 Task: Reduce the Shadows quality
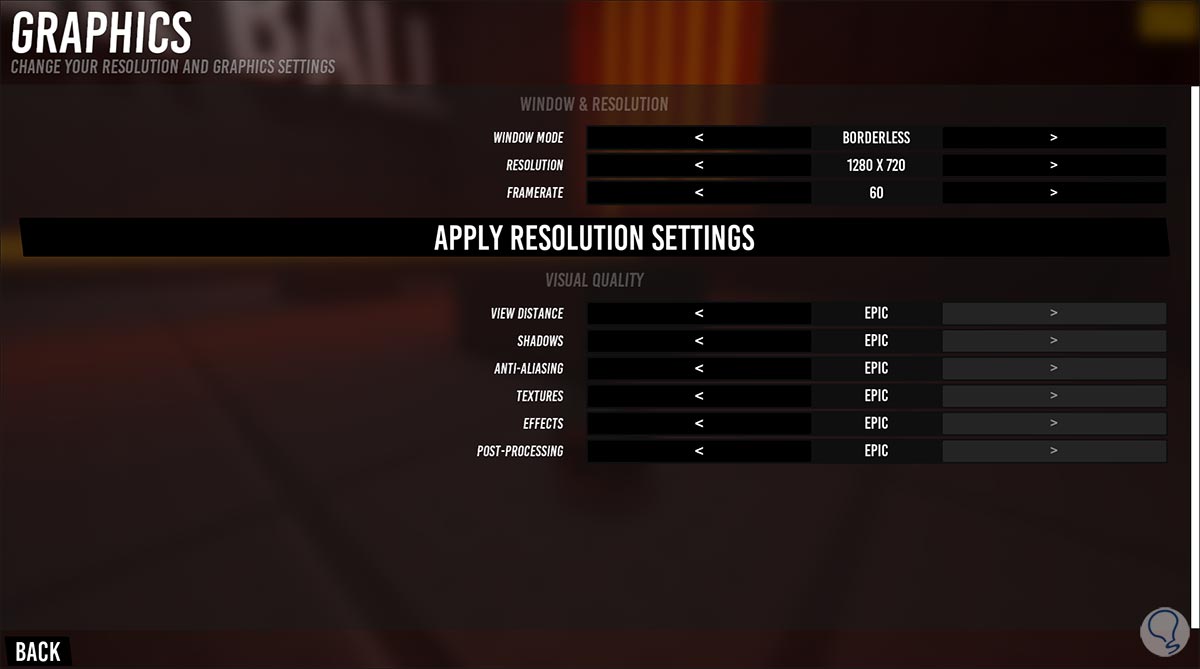click(699, 341)
